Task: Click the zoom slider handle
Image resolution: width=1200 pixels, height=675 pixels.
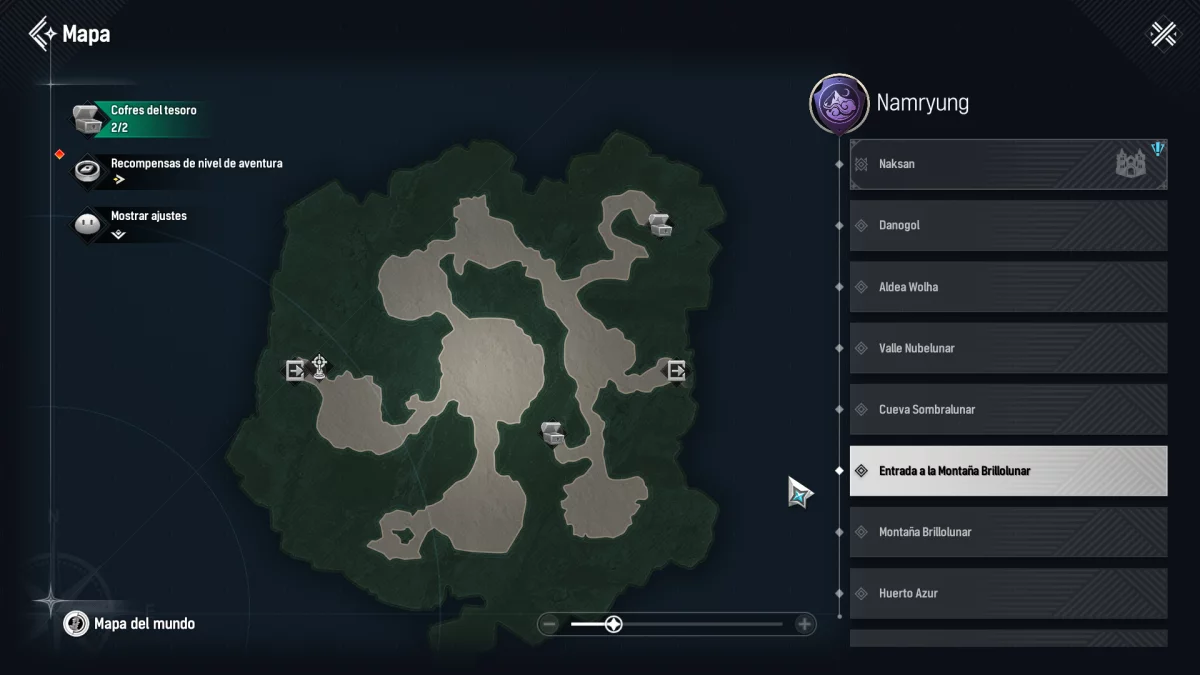Action: click(x=614, y=625)
